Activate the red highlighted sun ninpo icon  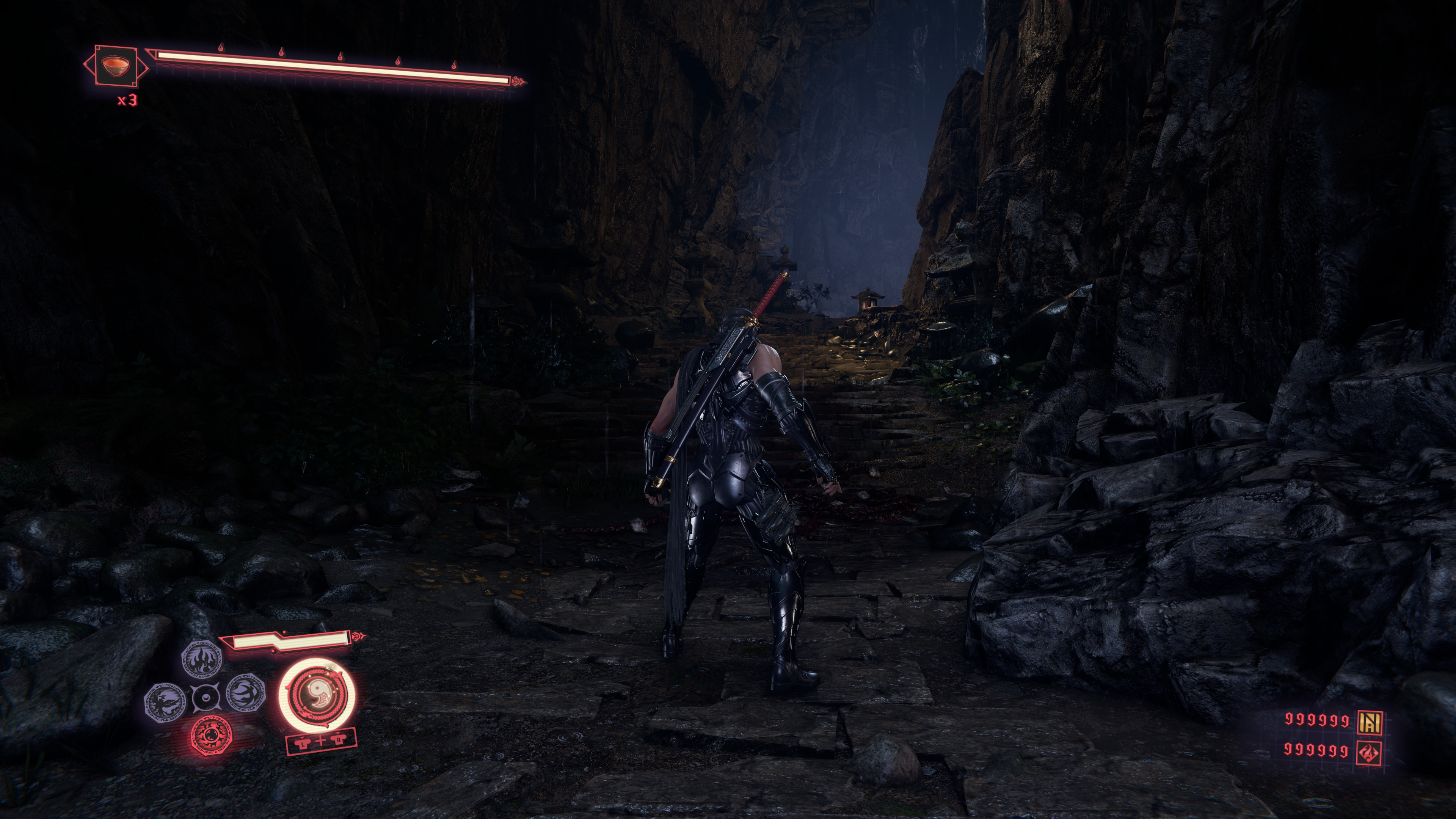coord(212,735)
